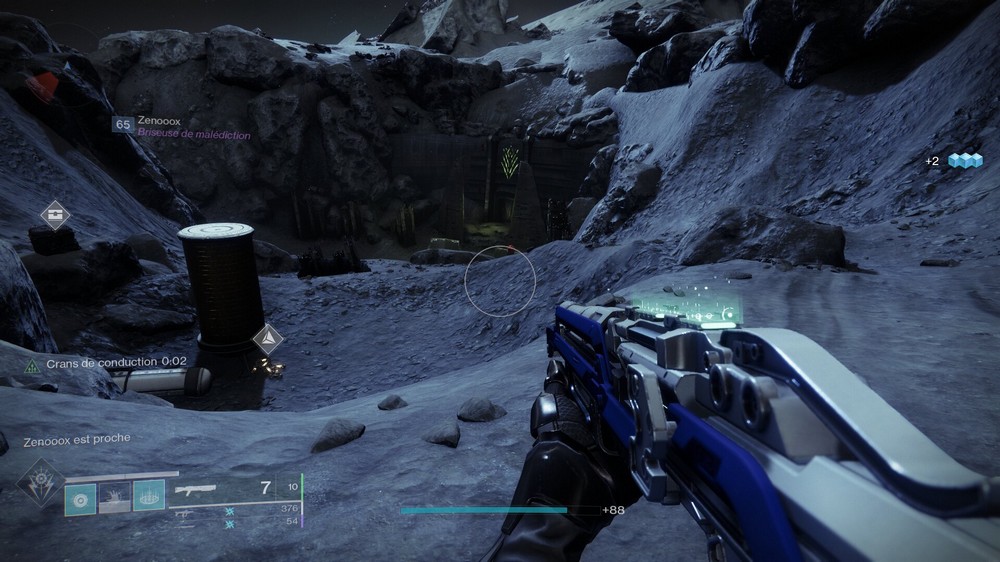Click the triangle diamond waypoint marker
Viewport: 1000px width, 562px height.
[x=267, y=339]
